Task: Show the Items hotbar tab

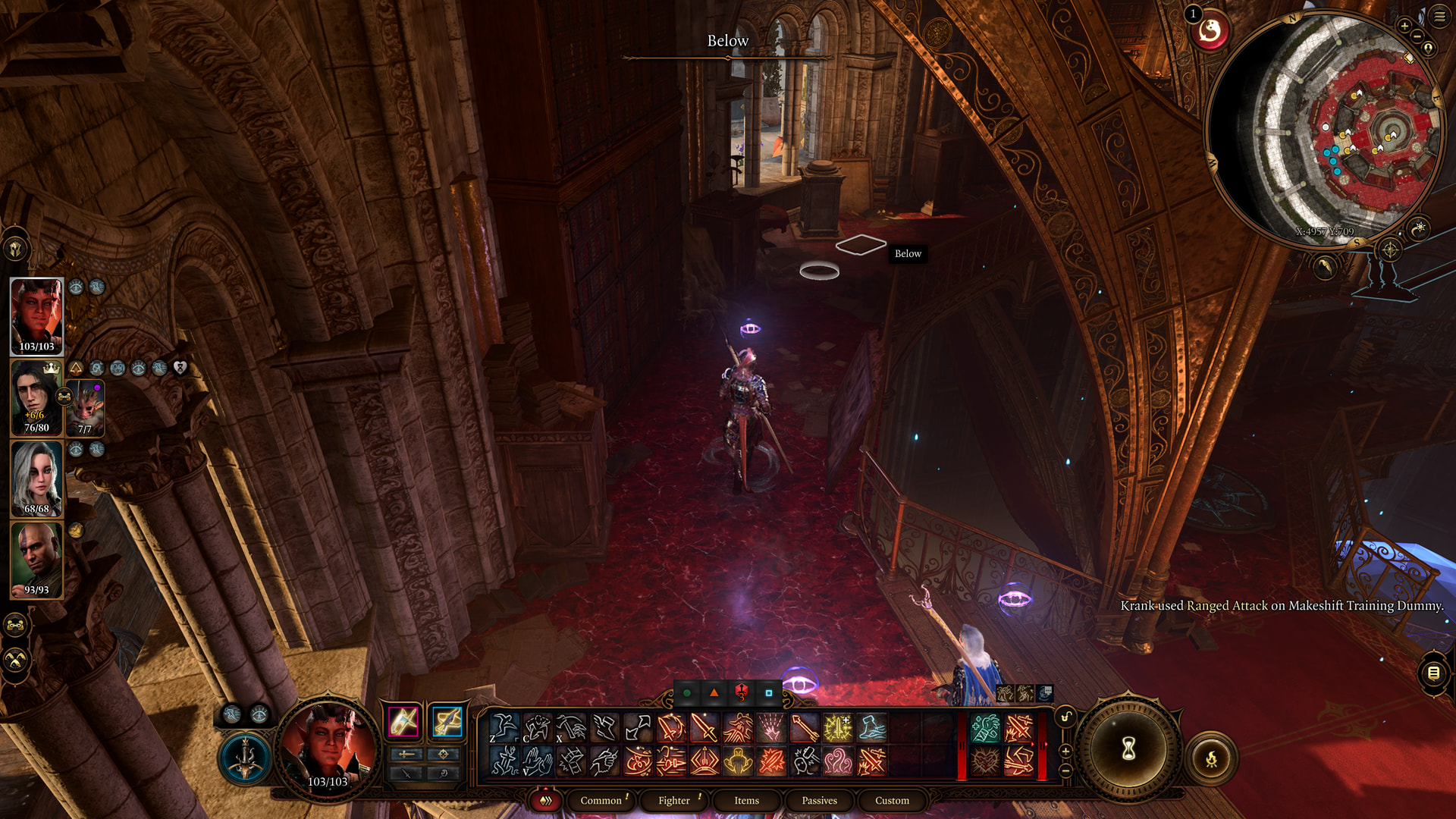Action: point(746,800)
